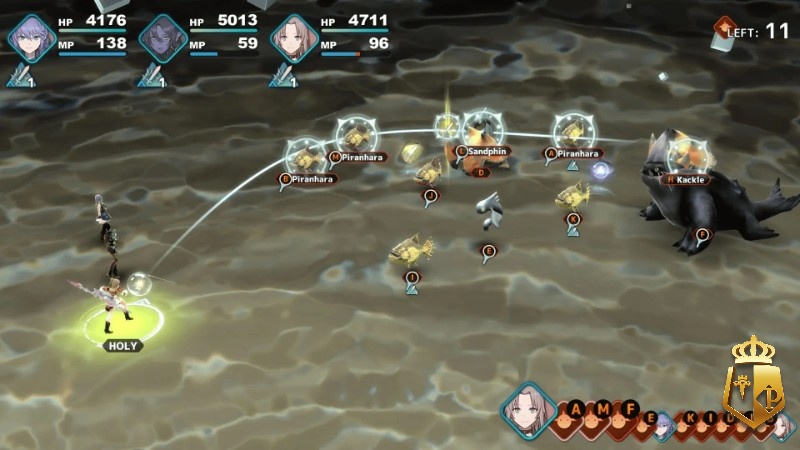Target Piranhara marked A
The image size is (800, 450).
click(x=551, y=153)
